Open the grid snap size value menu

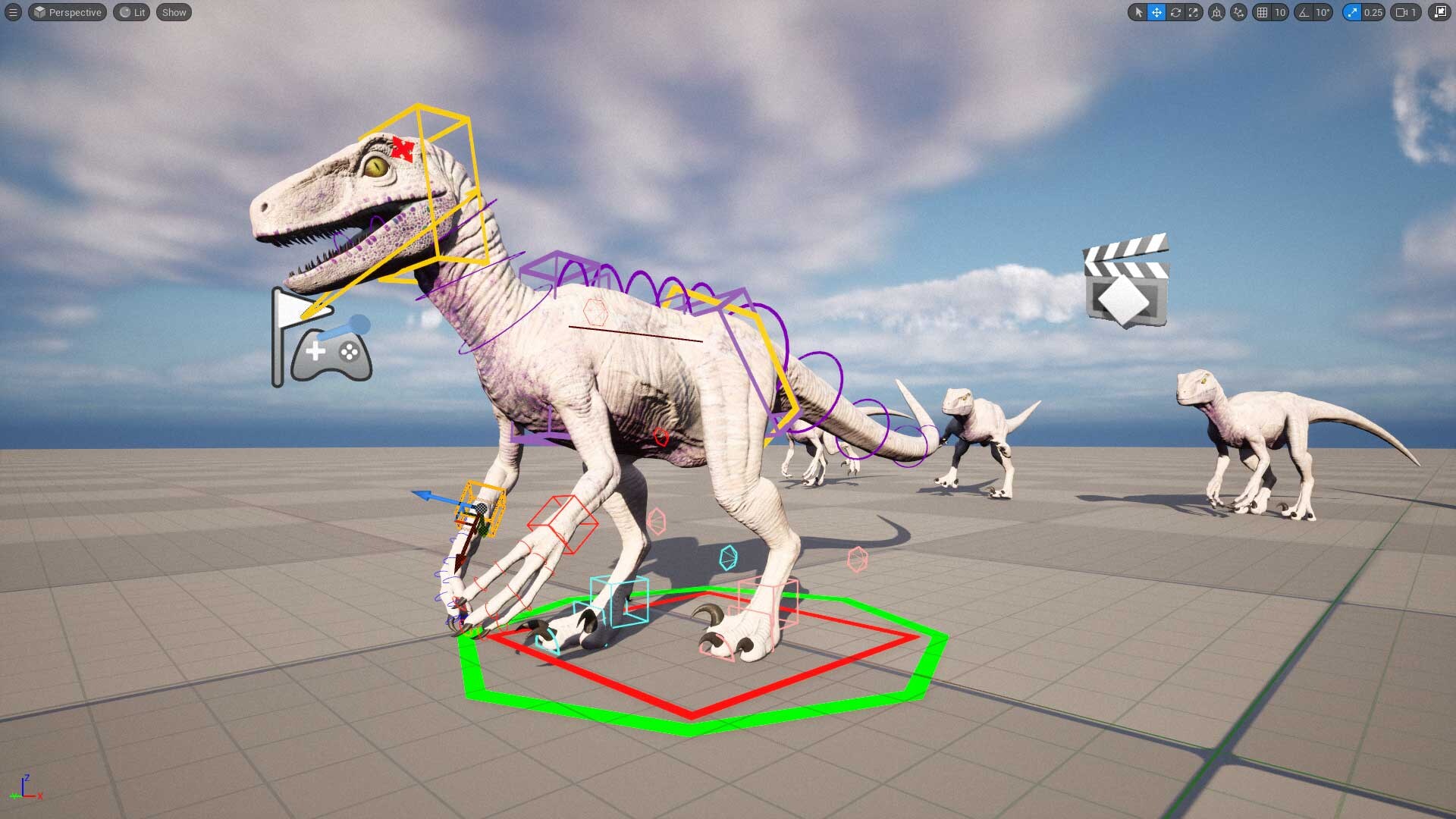click(x=1280, y=12)
